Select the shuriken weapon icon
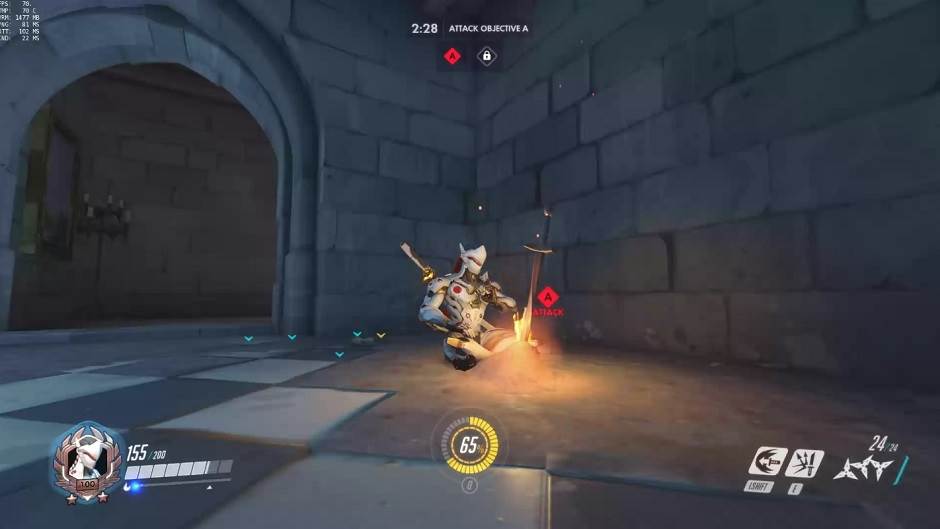Image resolution: width=940 pixels, height=529 pixels. point(862,466)
